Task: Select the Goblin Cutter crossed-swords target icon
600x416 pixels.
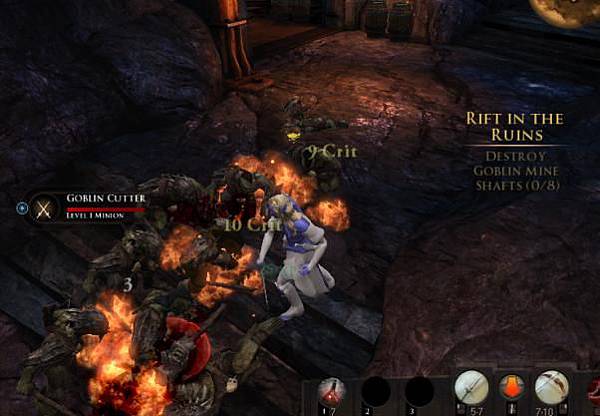Action: (x=44, y=208)
